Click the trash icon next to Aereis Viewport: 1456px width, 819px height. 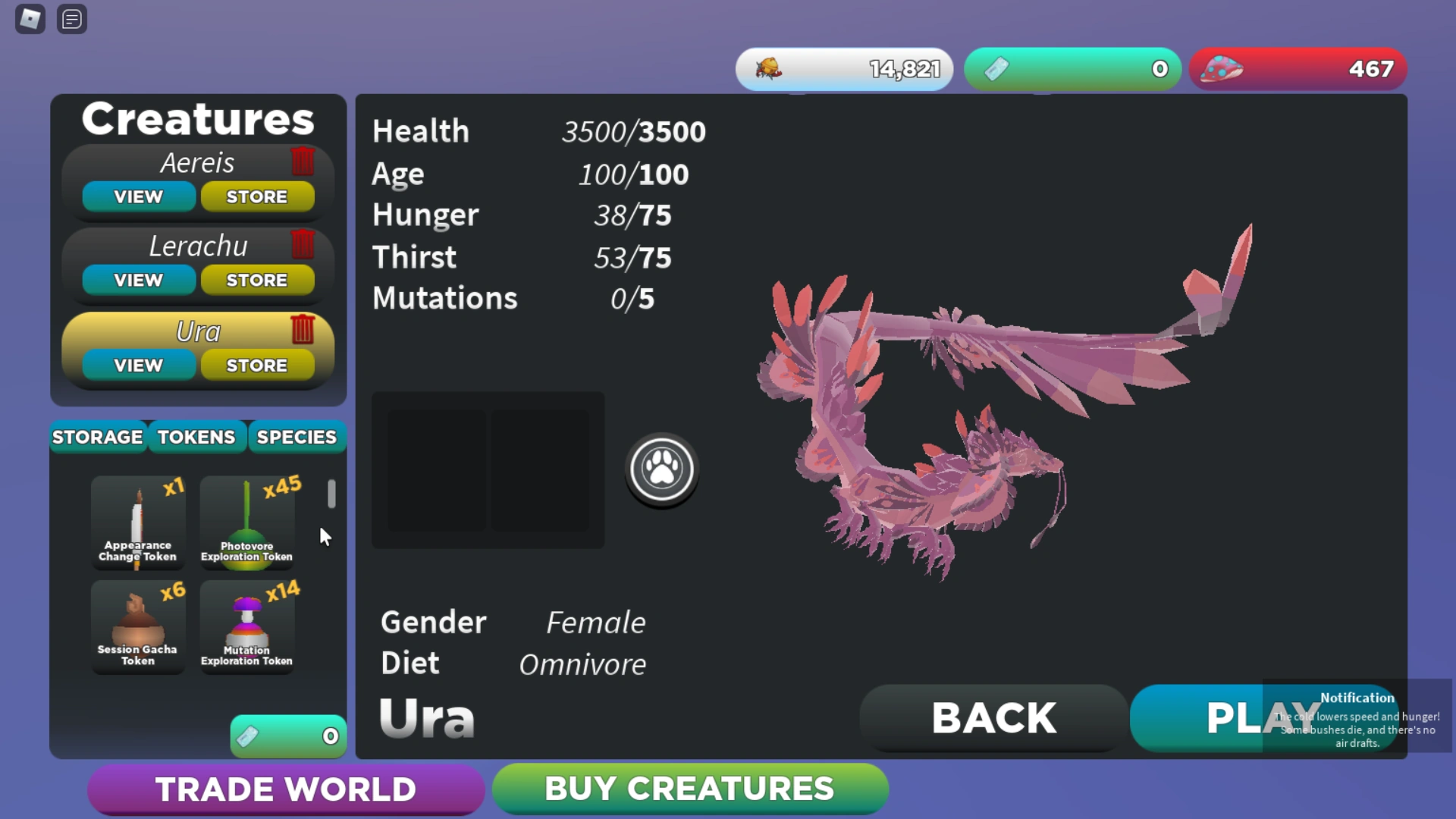303,161
